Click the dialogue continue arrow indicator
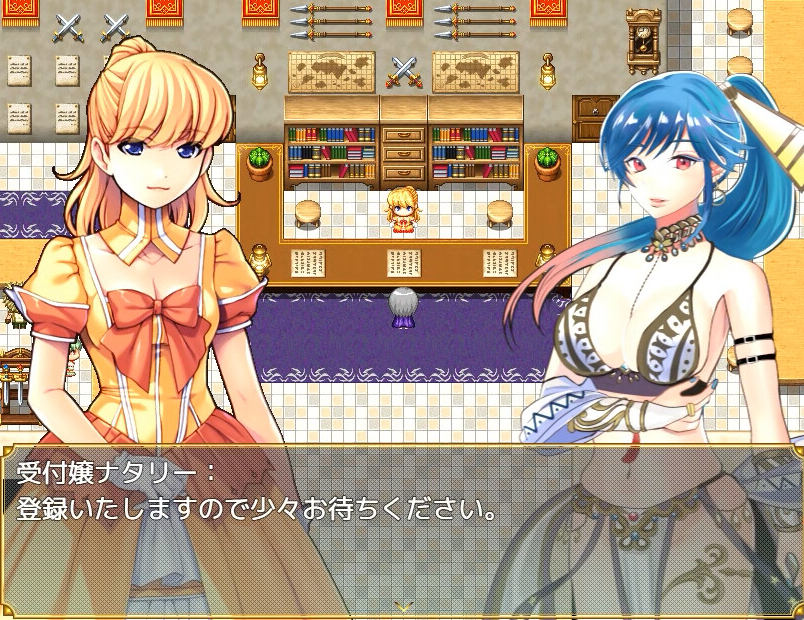The image size is (804, 620). coord(402,606)
